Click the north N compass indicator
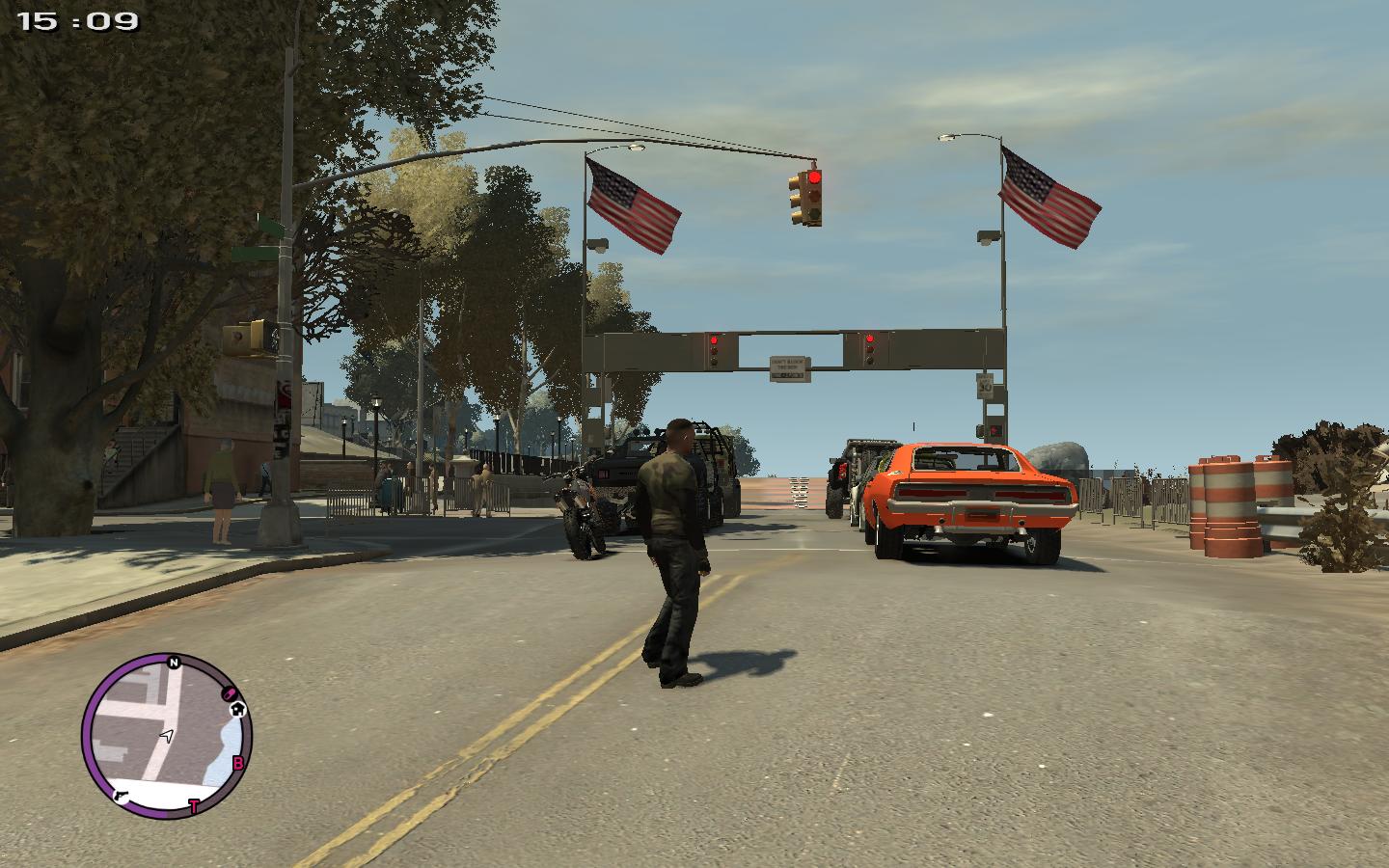This screenshot has height=868, width=1389. tap(174, 663)
